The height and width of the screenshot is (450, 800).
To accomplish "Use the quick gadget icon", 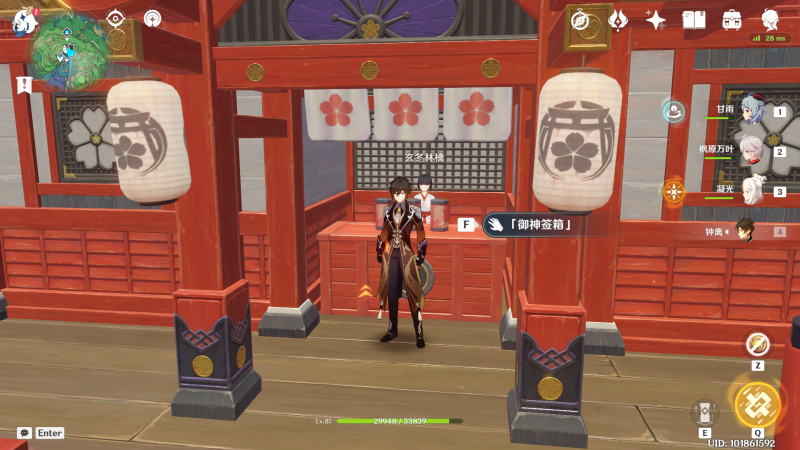I will [758, 343].
